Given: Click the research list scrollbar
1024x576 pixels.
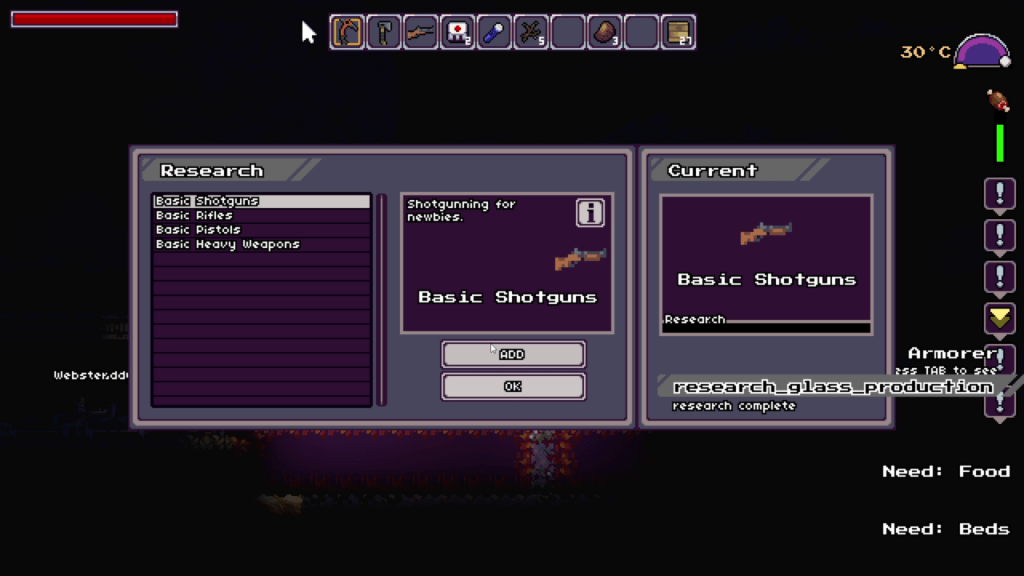Looking at the screenshot, I should [x=381, y=300].
